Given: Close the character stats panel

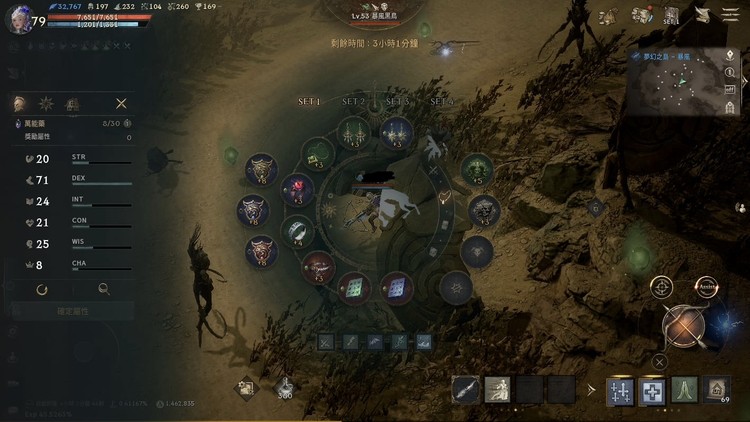Looking at the screenshot, I should (121, 103).
